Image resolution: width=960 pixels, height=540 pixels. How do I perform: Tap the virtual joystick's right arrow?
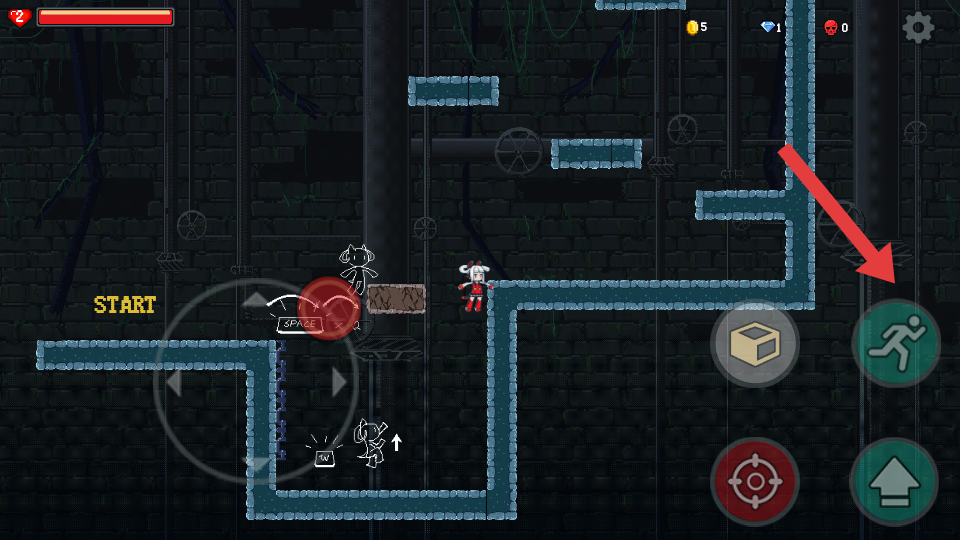[339, 382]
